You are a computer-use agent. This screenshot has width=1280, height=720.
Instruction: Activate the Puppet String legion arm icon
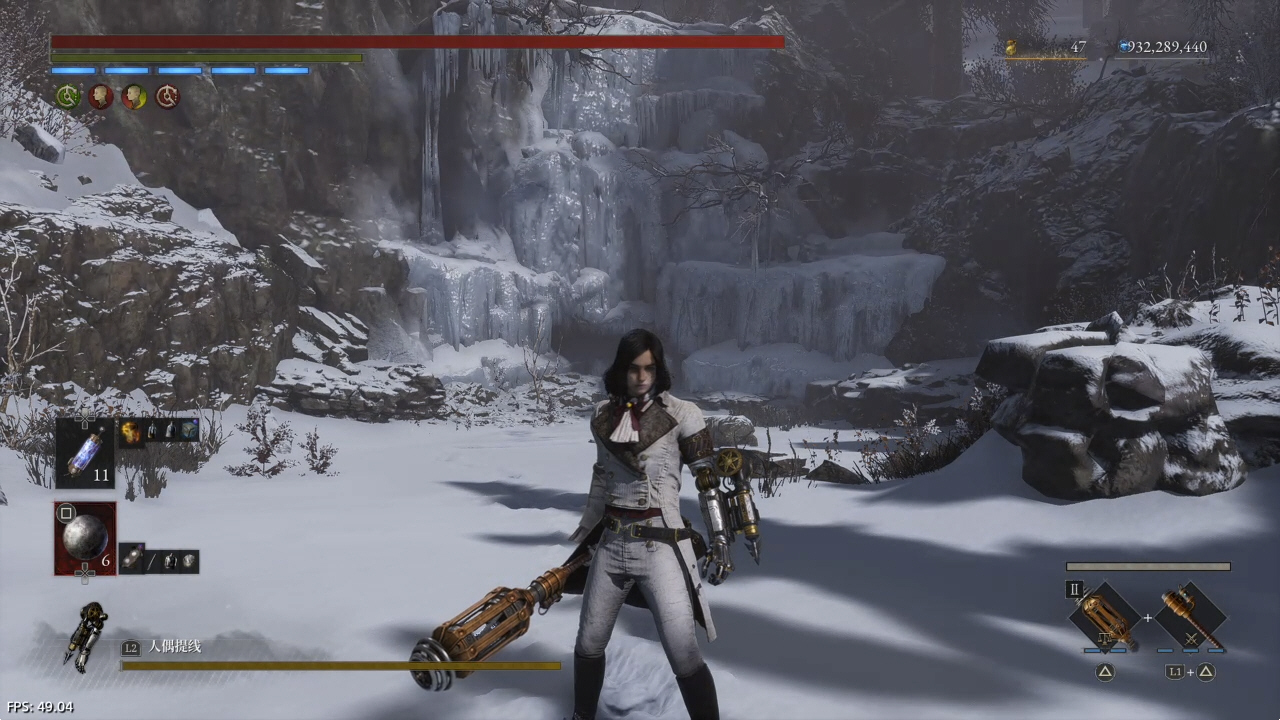tap(86, 635)
